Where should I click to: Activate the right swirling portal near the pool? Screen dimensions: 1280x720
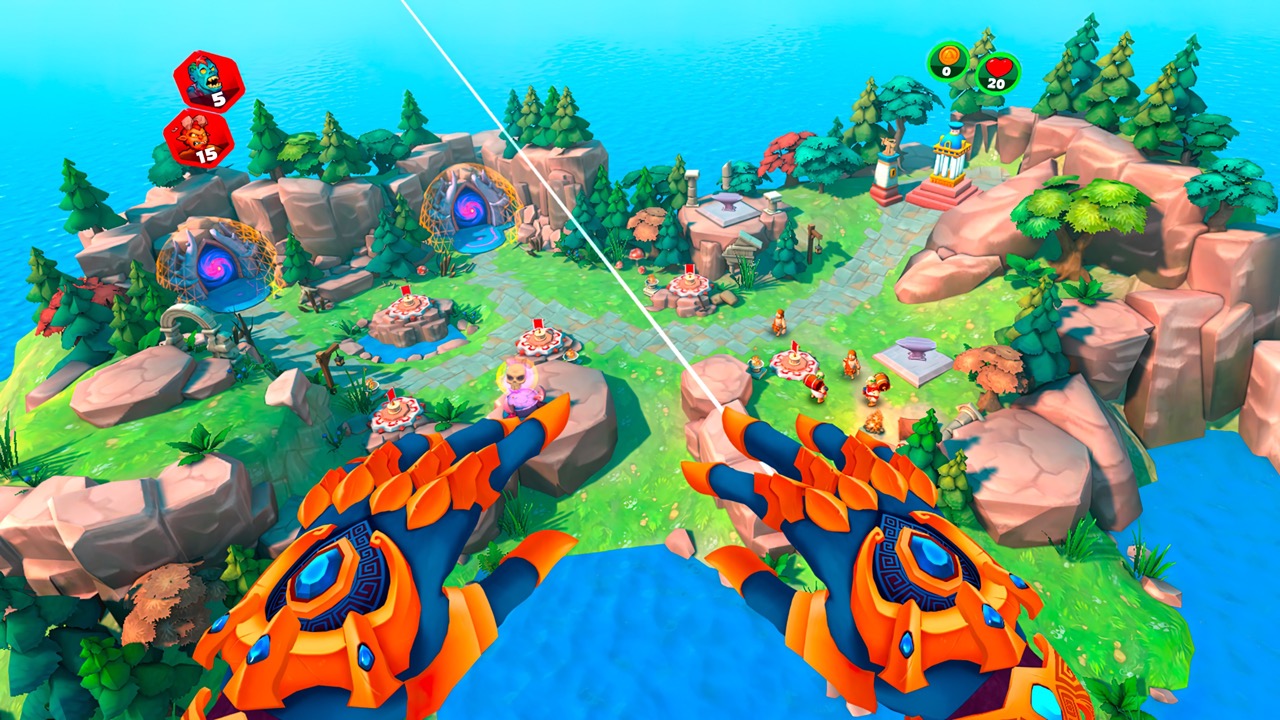(x=472, y=210)
